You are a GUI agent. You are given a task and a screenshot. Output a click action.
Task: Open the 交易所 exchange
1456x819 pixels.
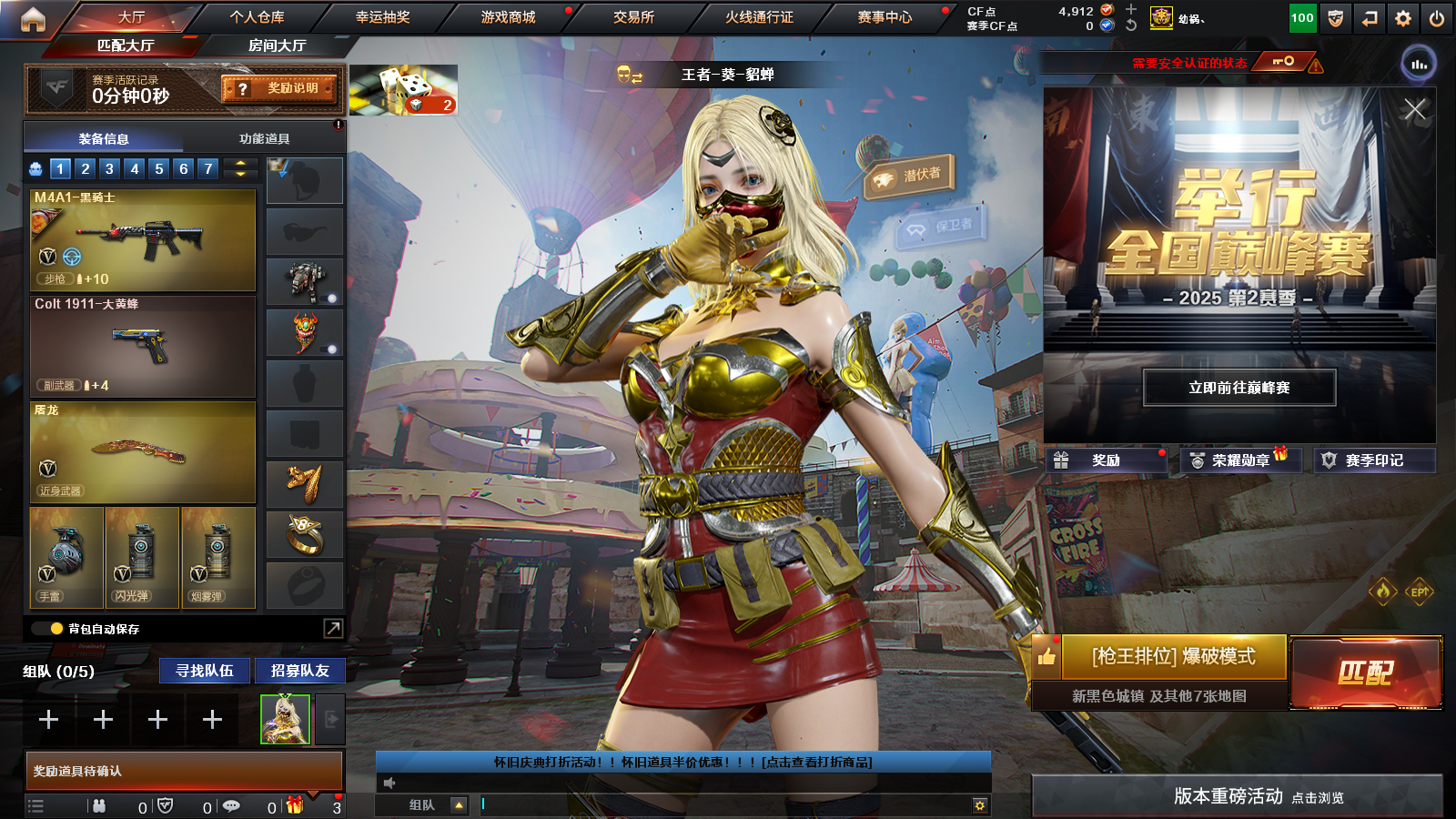[x=633, y=17]
